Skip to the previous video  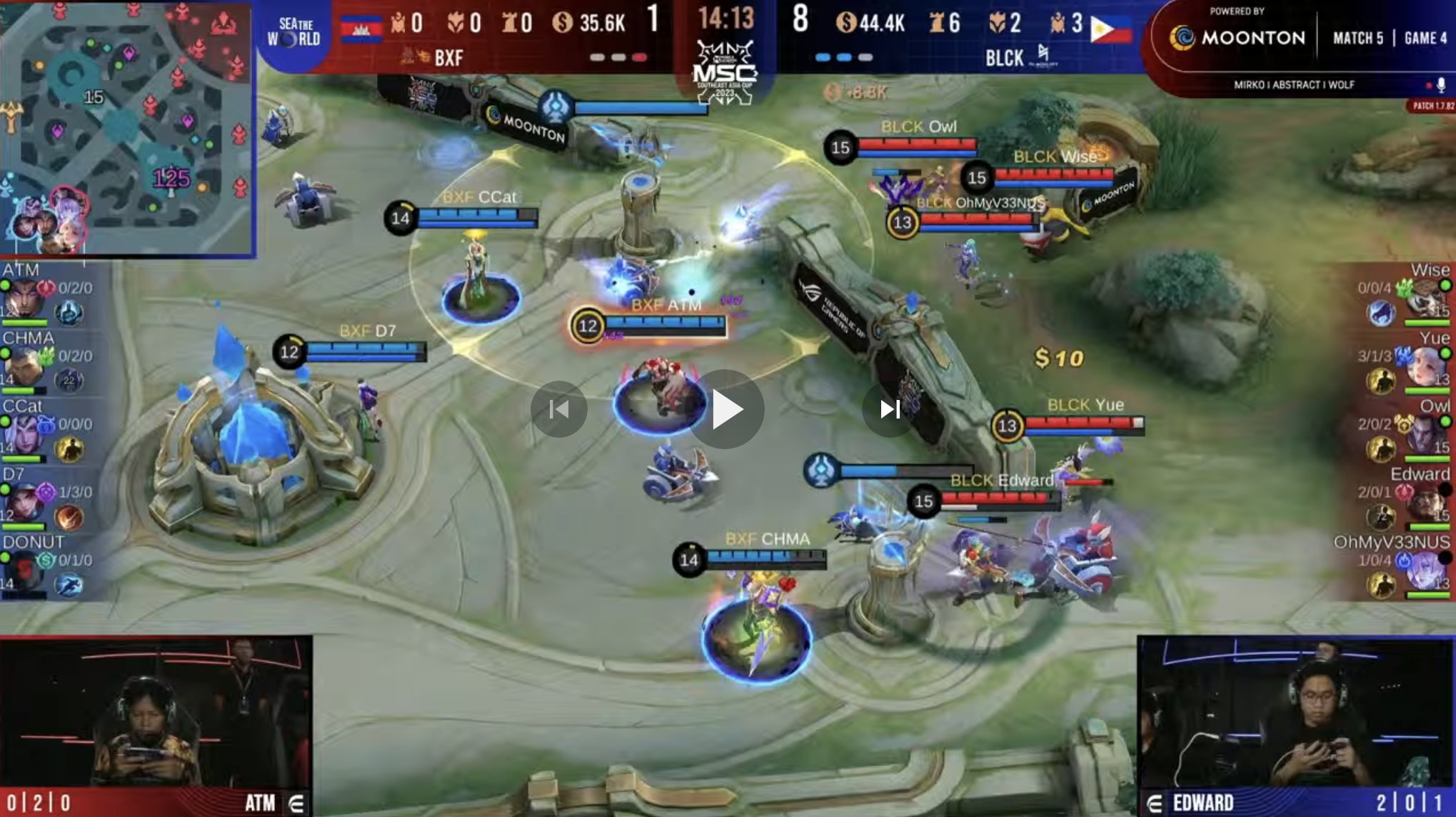point(558,409)
